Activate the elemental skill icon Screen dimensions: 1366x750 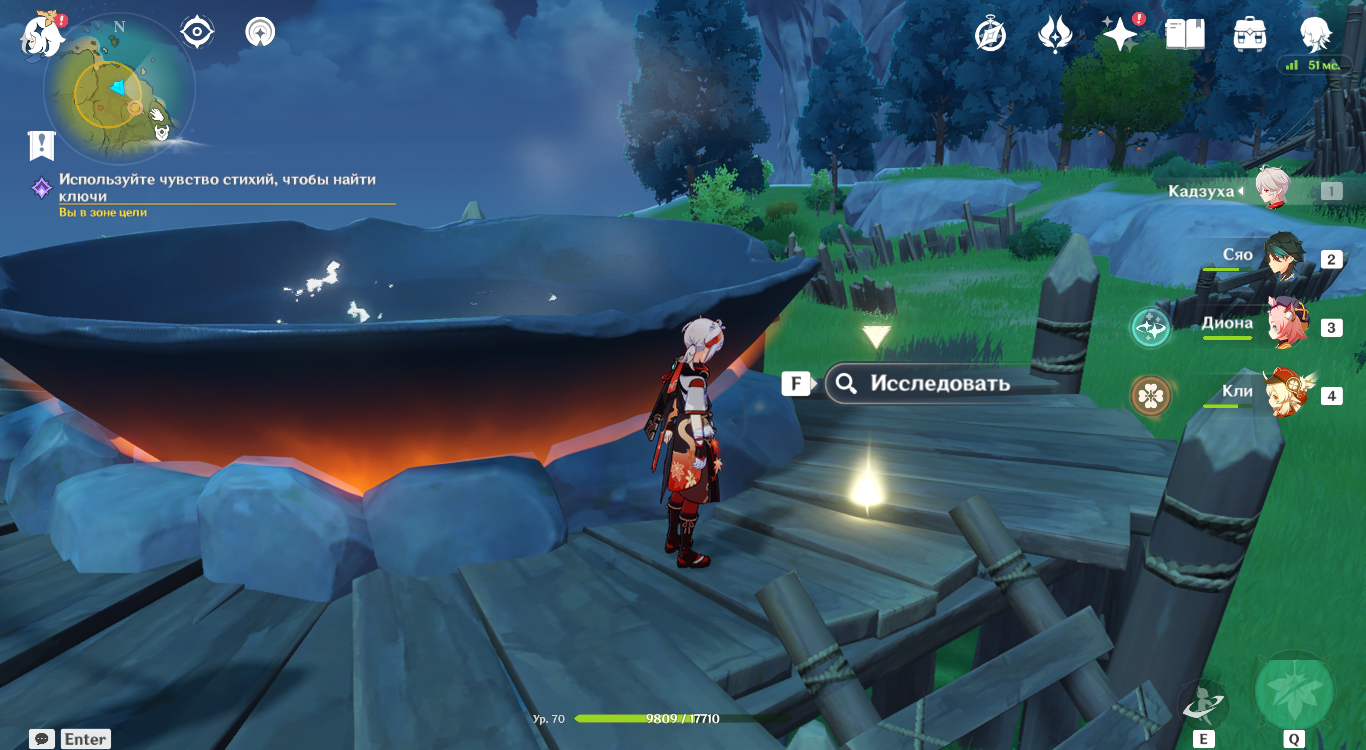(x=1202, y=703)
